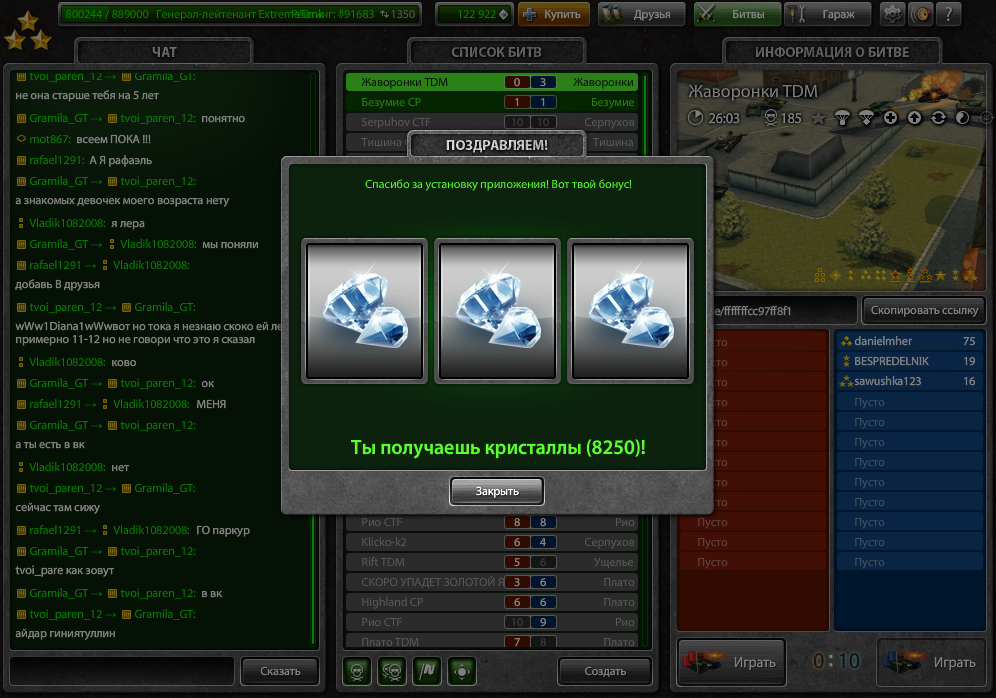Select the Безумие CP battle row
This screenshot has width=996, height=698.
coord(491,102)
